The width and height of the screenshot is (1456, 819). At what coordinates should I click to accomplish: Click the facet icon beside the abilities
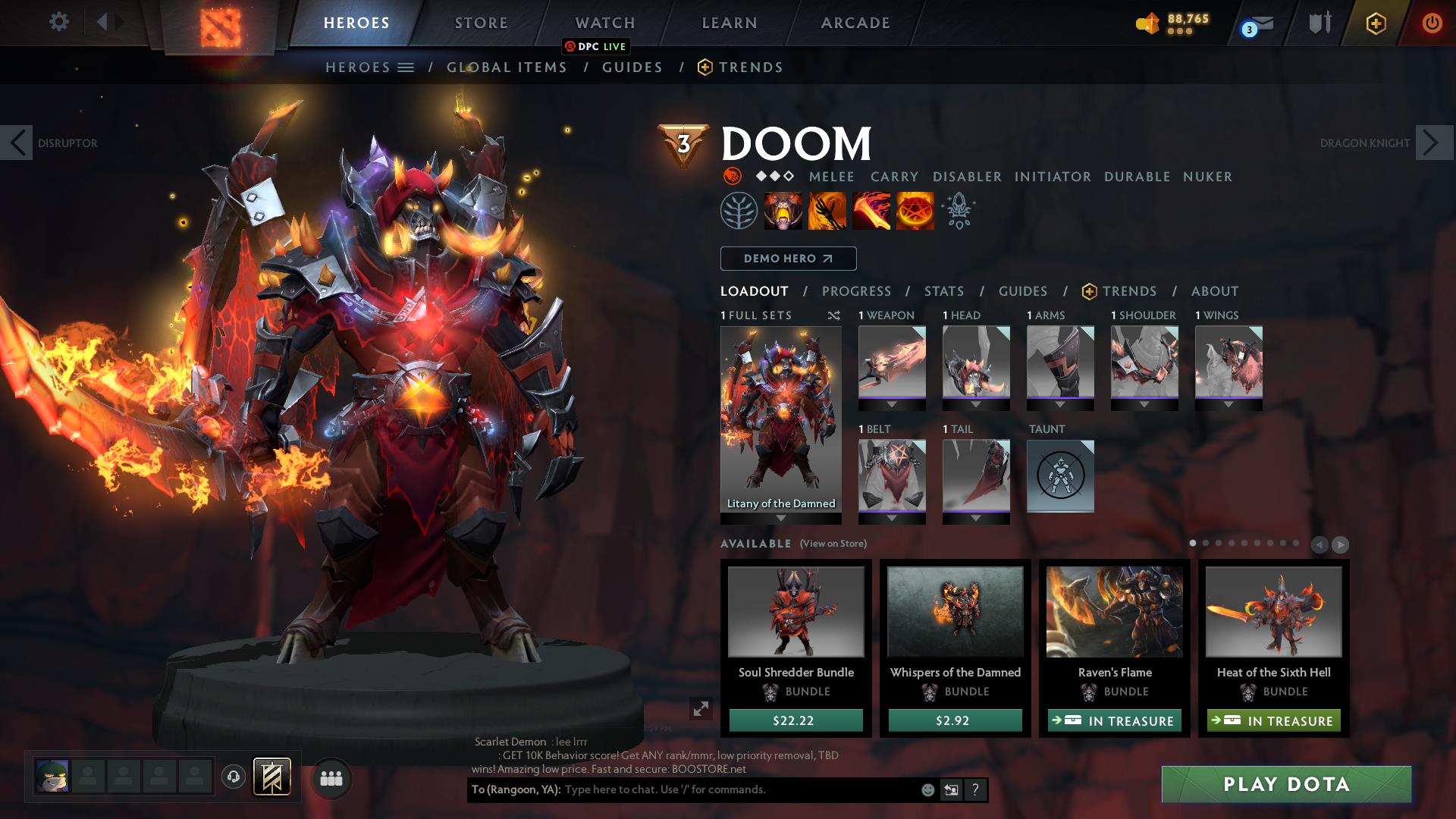[x=957, y=211]
